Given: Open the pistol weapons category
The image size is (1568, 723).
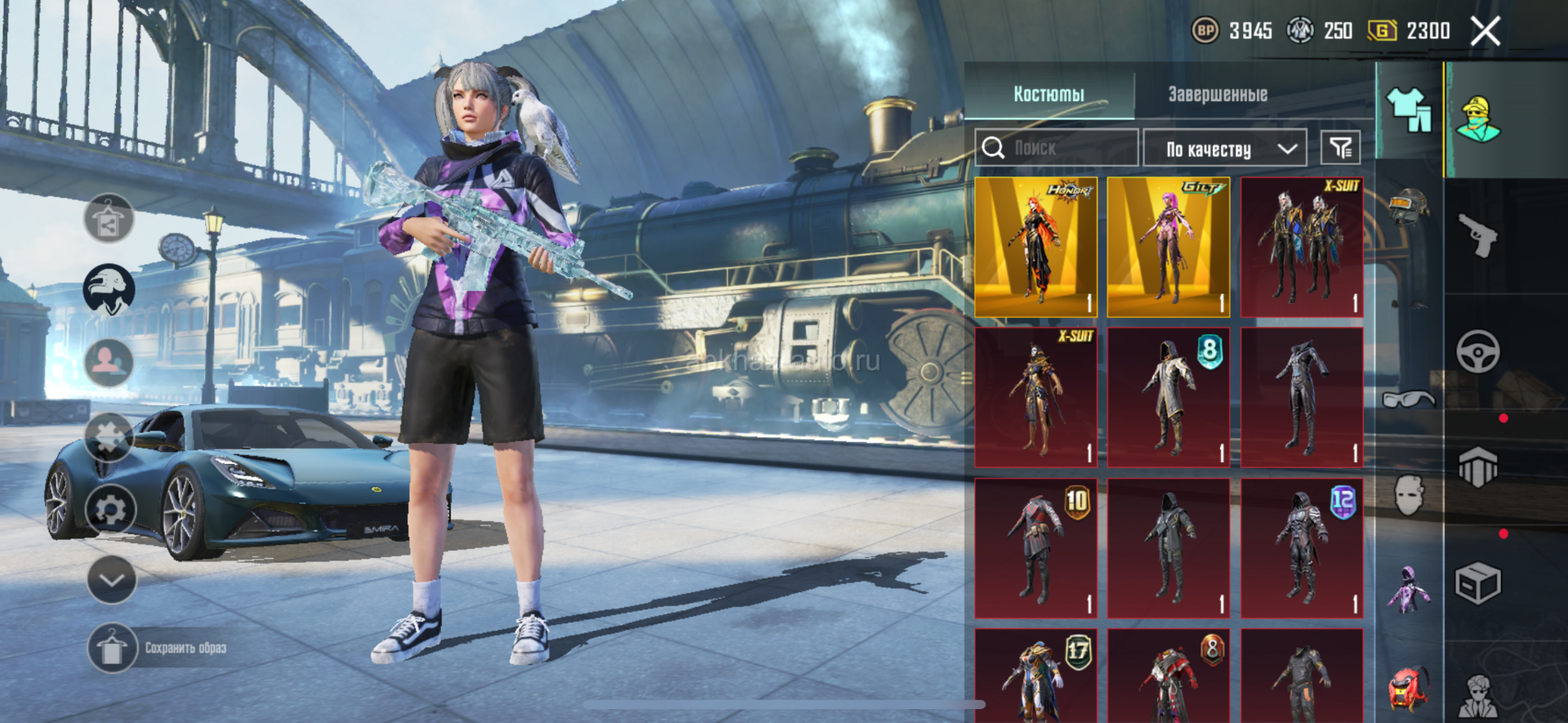Looking at the screenshot, I should [1477, 235].
